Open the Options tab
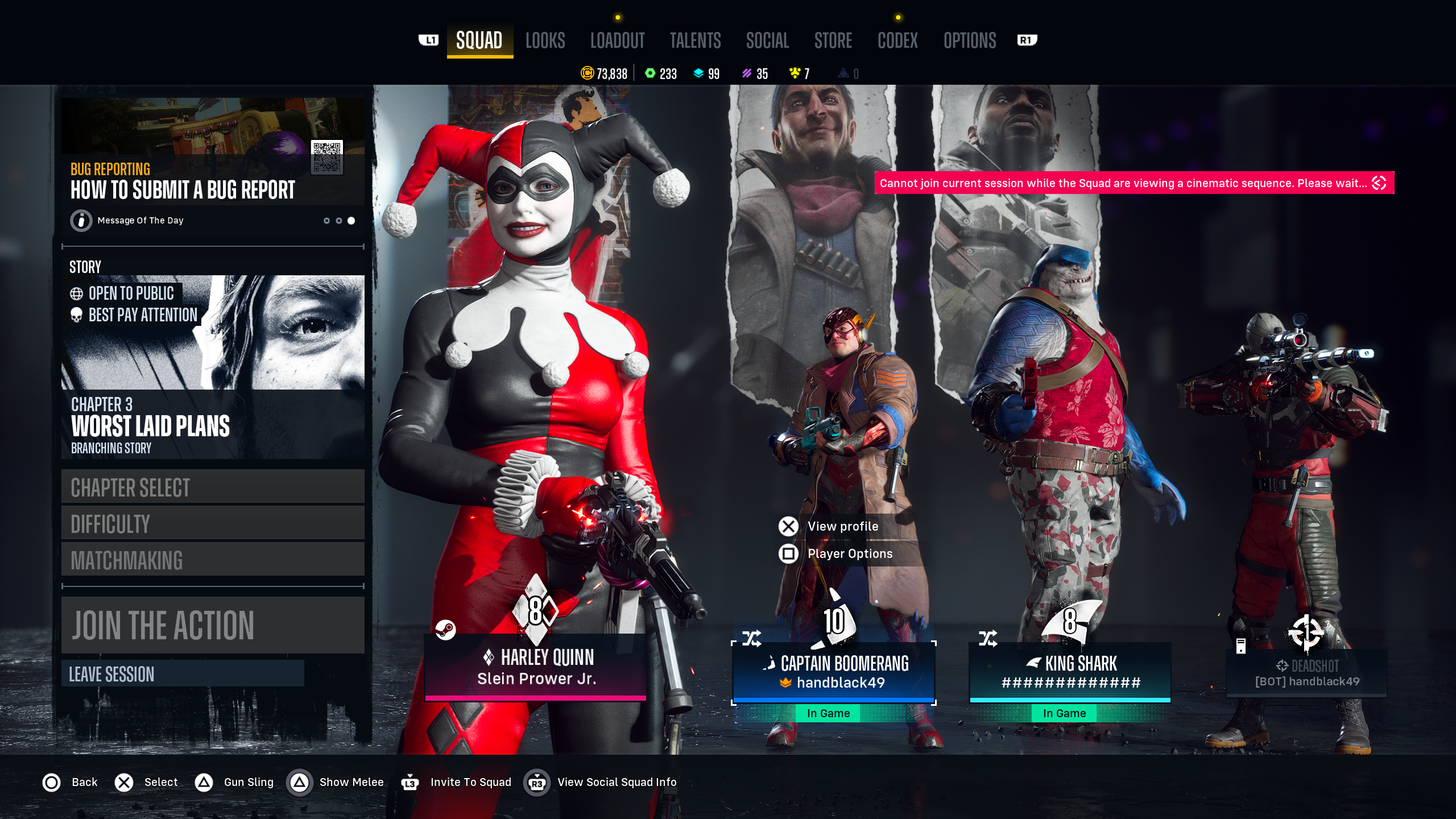This screenshot has width=1456, height=819. 969,40
